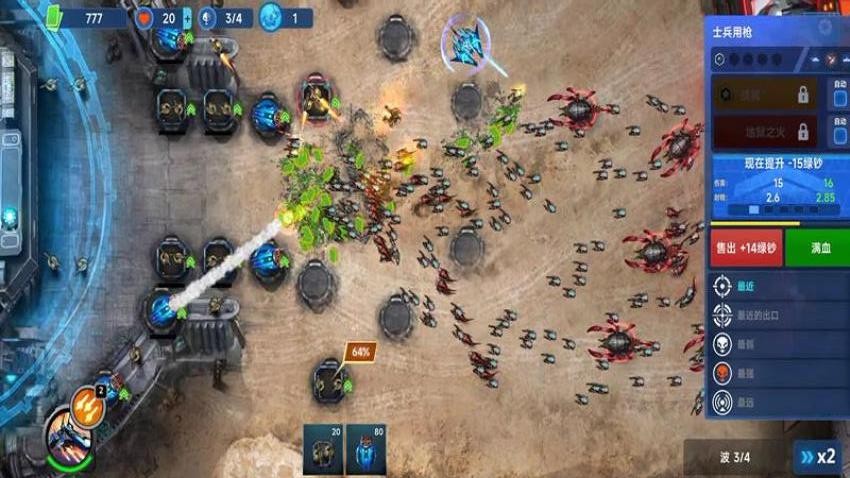
Task: Click the plus button beside the lives counter
Action: point(187,18)
